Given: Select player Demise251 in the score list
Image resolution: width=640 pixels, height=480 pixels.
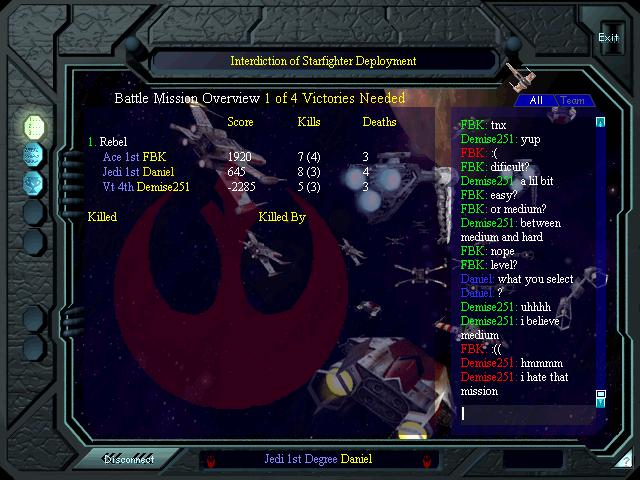Looking at the screenshot, I should [x=162, y=187].
